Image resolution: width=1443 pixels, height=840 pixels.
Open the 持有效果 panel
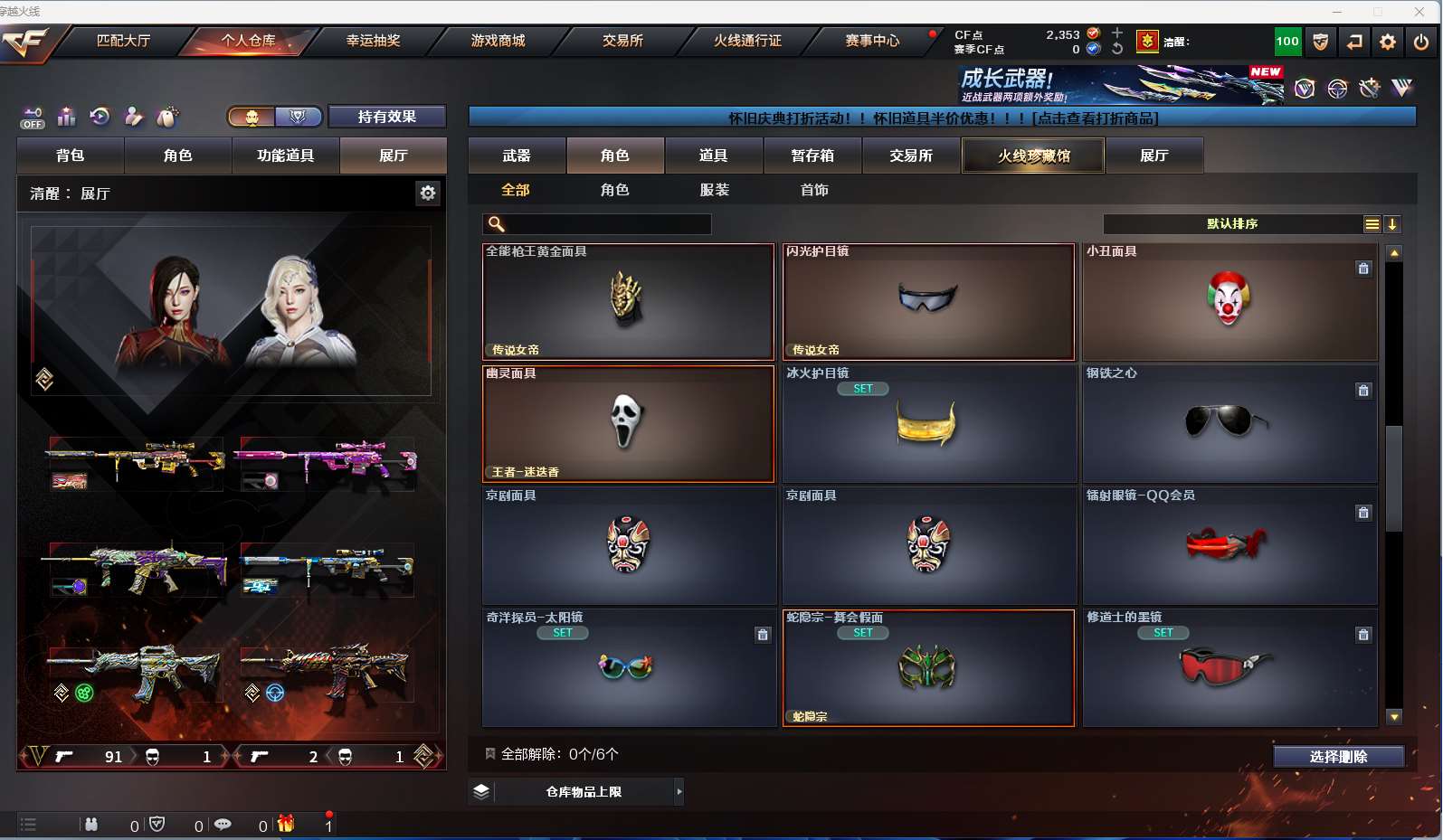pos(386,117)
